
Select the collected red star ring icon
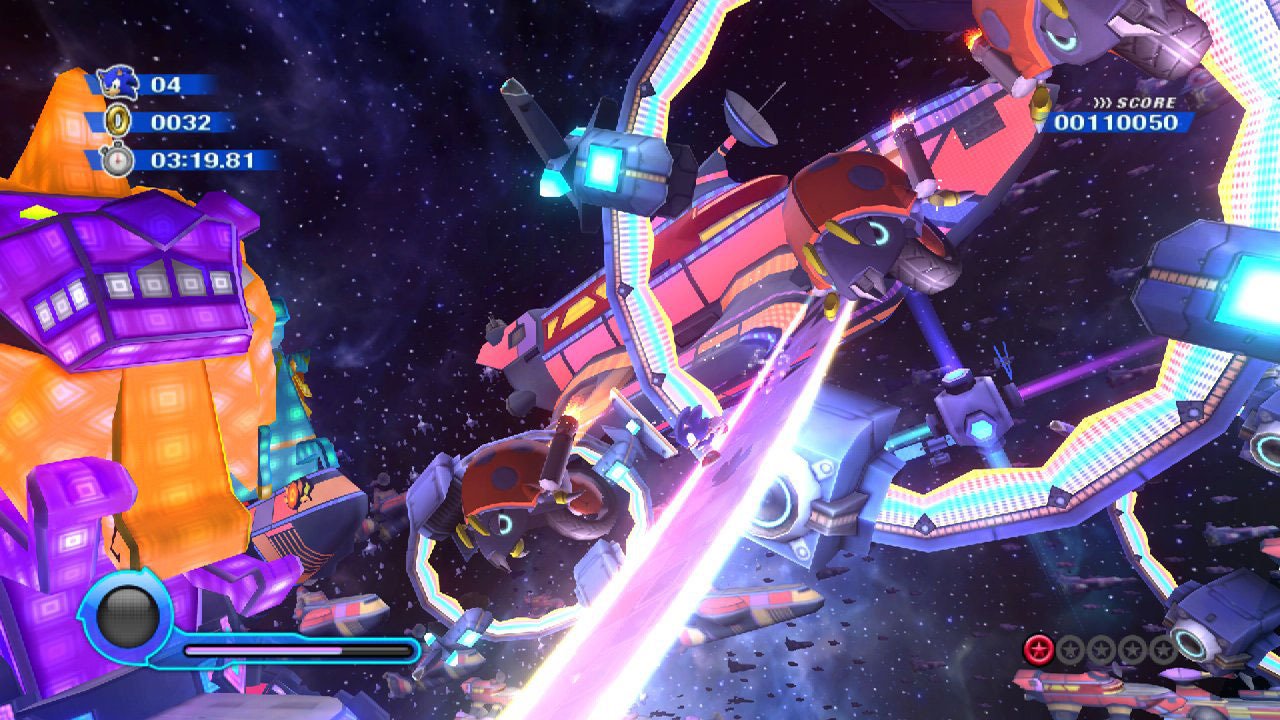tap(1039, 650)
